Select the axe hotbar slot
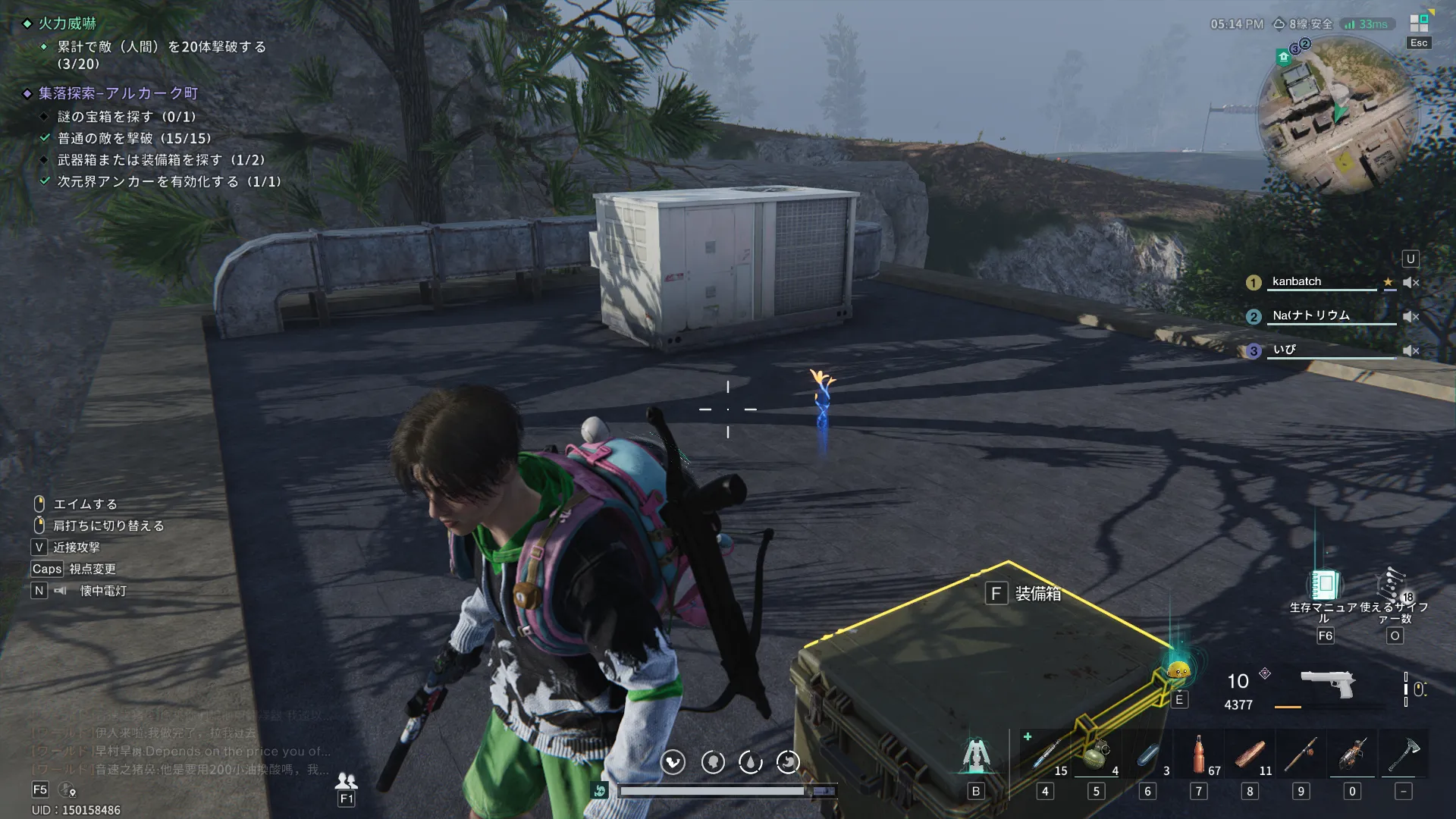 (x=1403, y=755)
